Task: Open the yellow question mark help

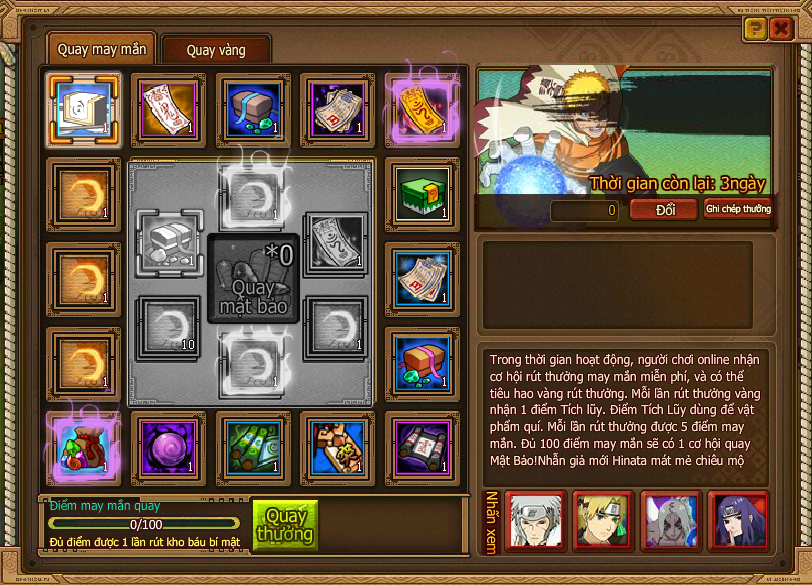Action: pyautogui.click(x=755, y=28)
